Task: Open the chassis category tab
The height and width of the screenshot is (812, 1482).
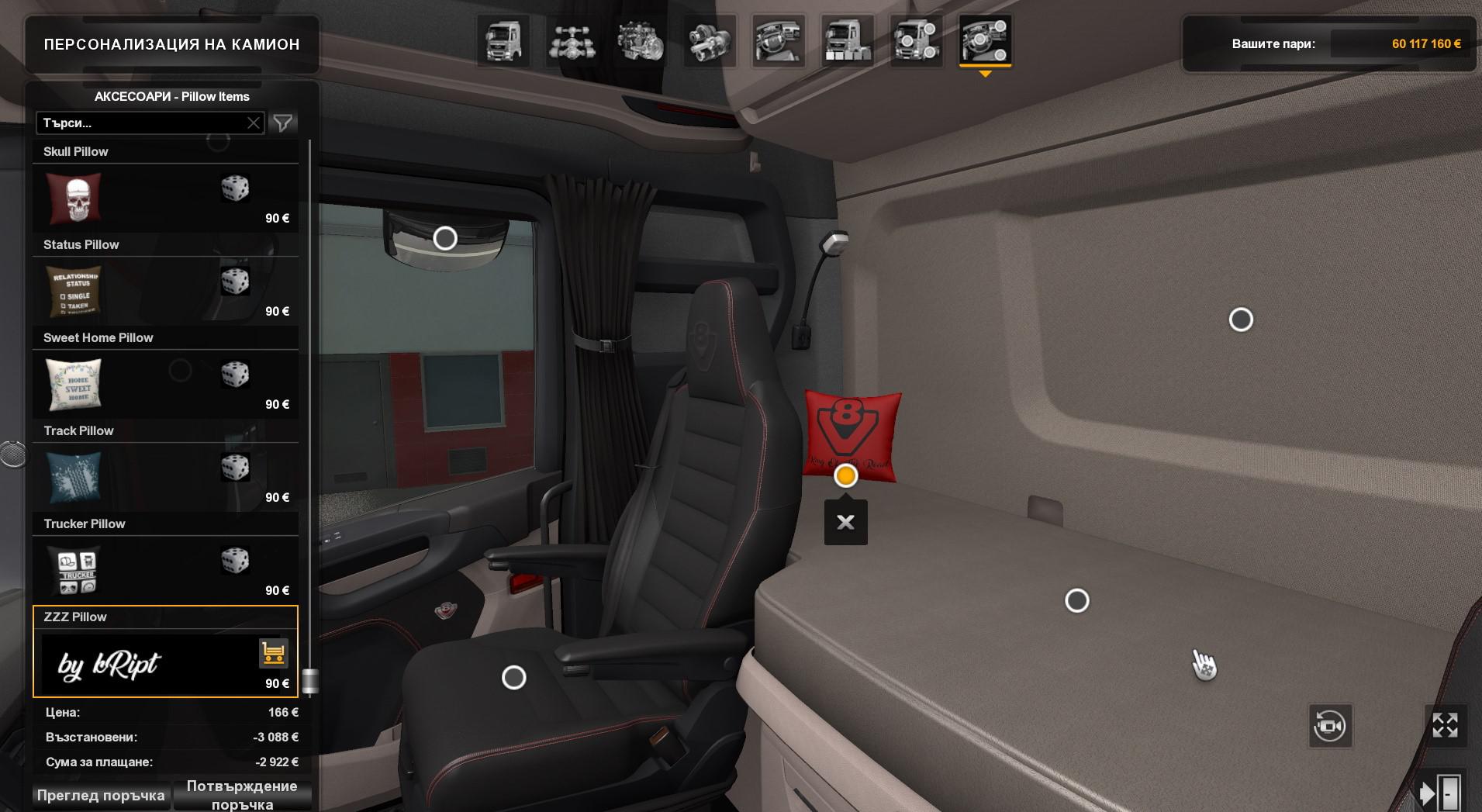Action: (572, 41)
